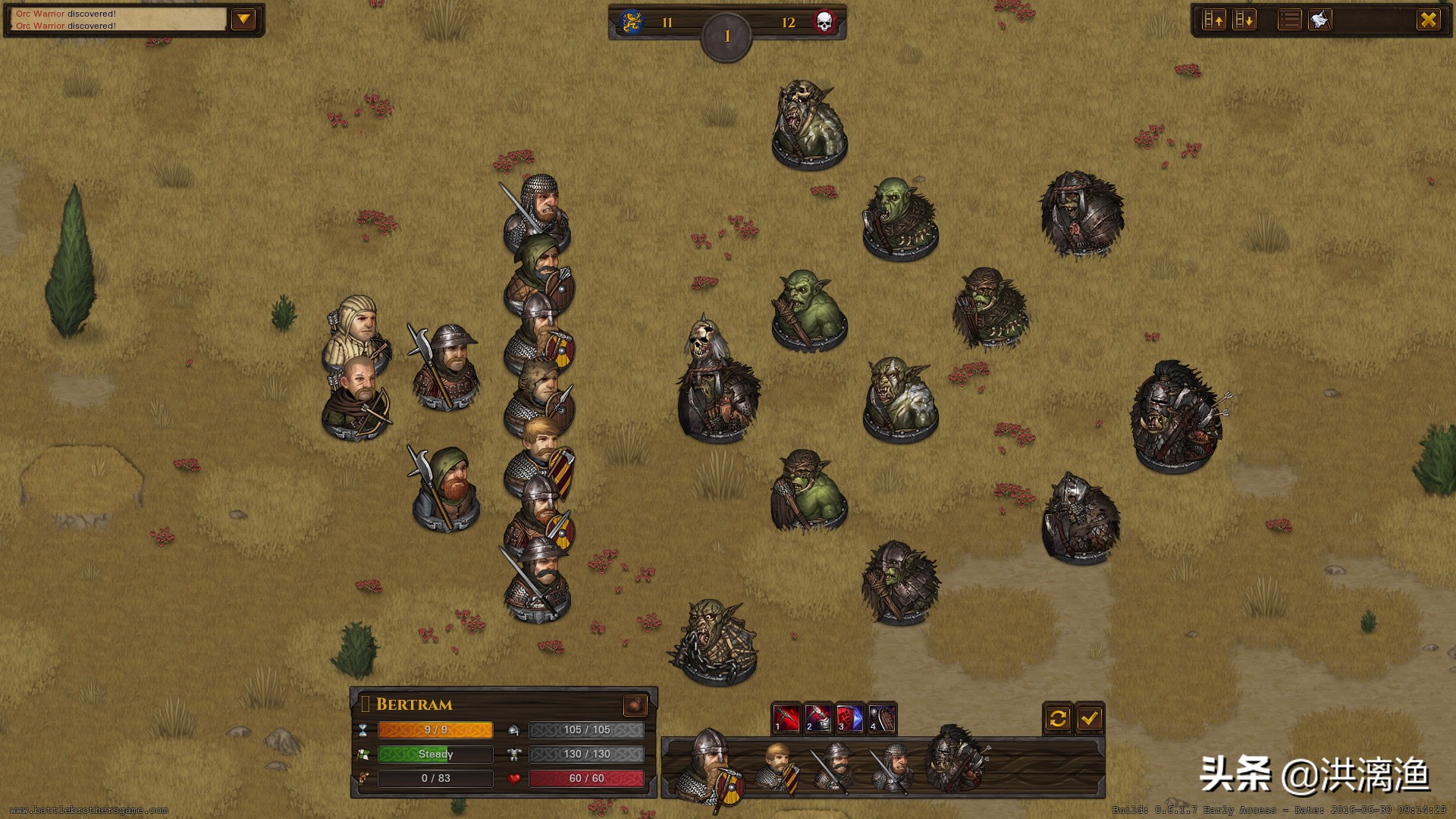The image size is (1456, 819).
Task: Open Bertram's bag inventory
Action: 635,705
